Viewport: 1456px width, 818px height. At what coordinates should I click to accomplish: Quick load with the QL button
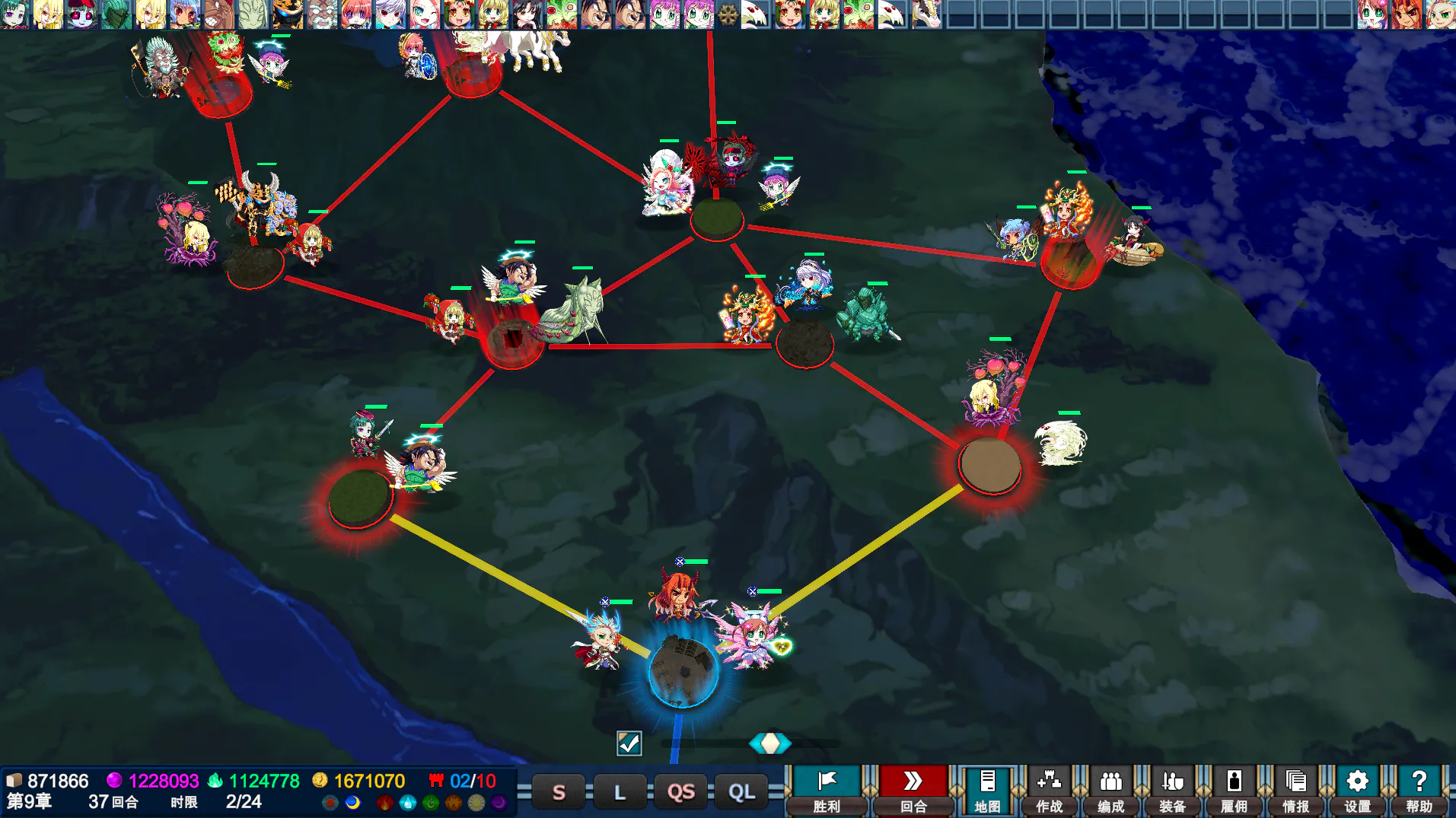[x=741, y=792]
